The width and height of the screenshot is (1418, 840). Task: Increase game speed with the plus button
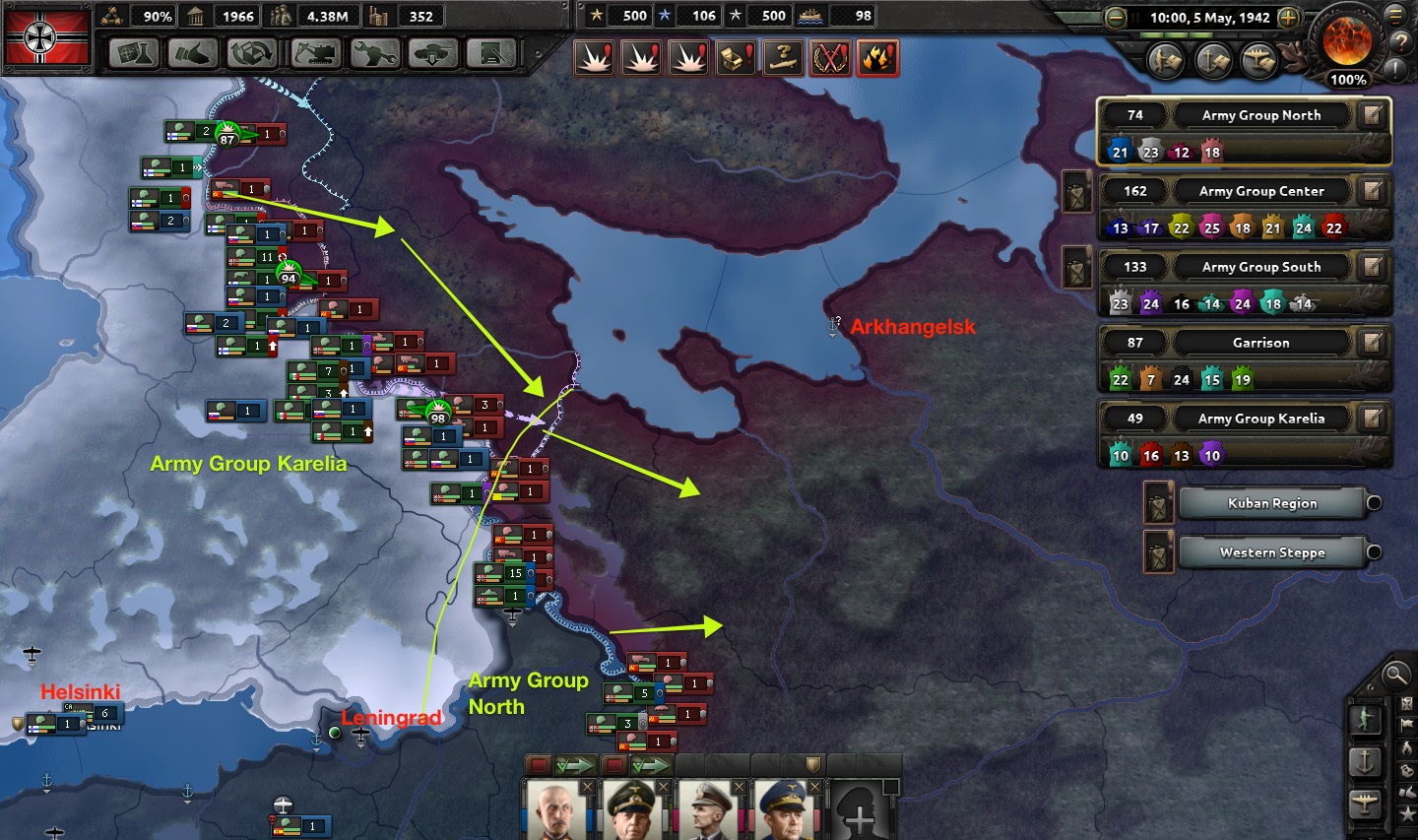pos(1288,18)
